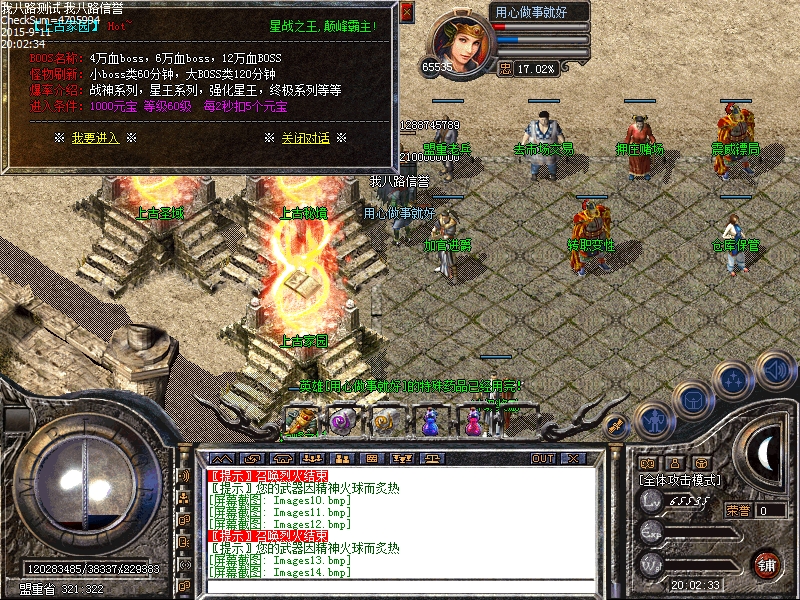Select the 关闭对话 dialogue option
Image resolution: width=800 pixels, height=600 pixels.
(305, 138)
